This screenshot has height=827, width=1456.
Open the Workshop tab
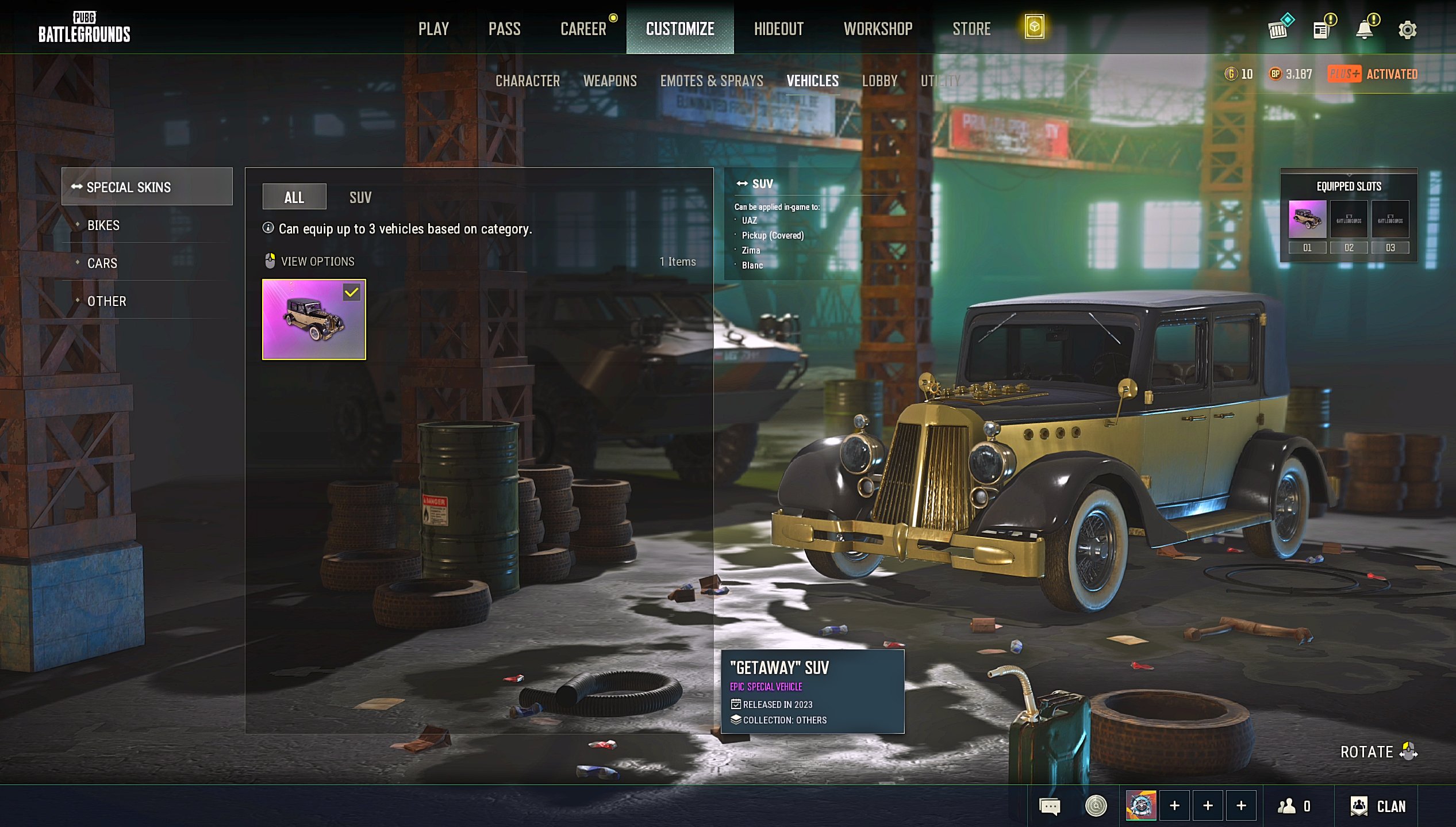(878, 29)
